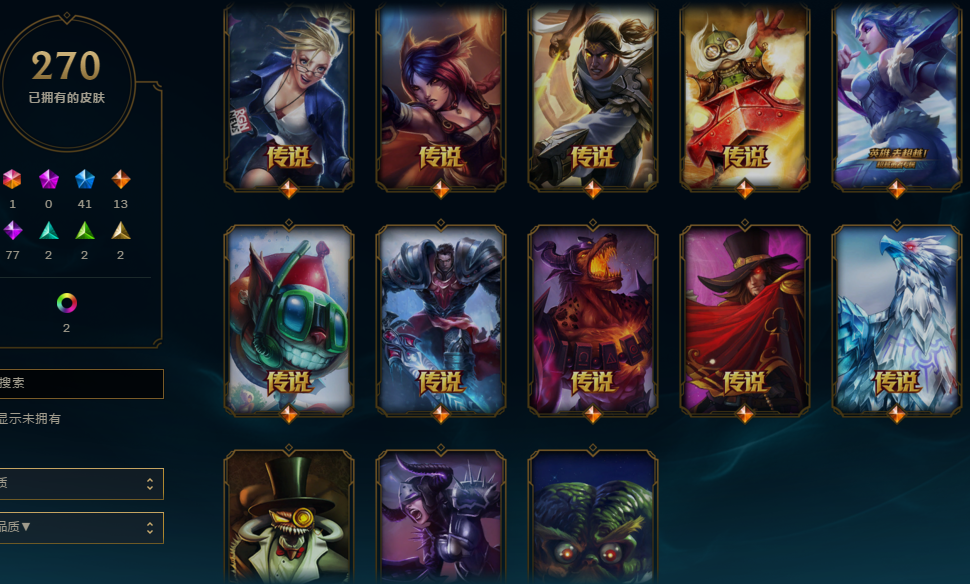Open the blue-haired woman in blue dress card
This screenshot has width=970, height=584.
pyautogui.click(x=897, y=95)
